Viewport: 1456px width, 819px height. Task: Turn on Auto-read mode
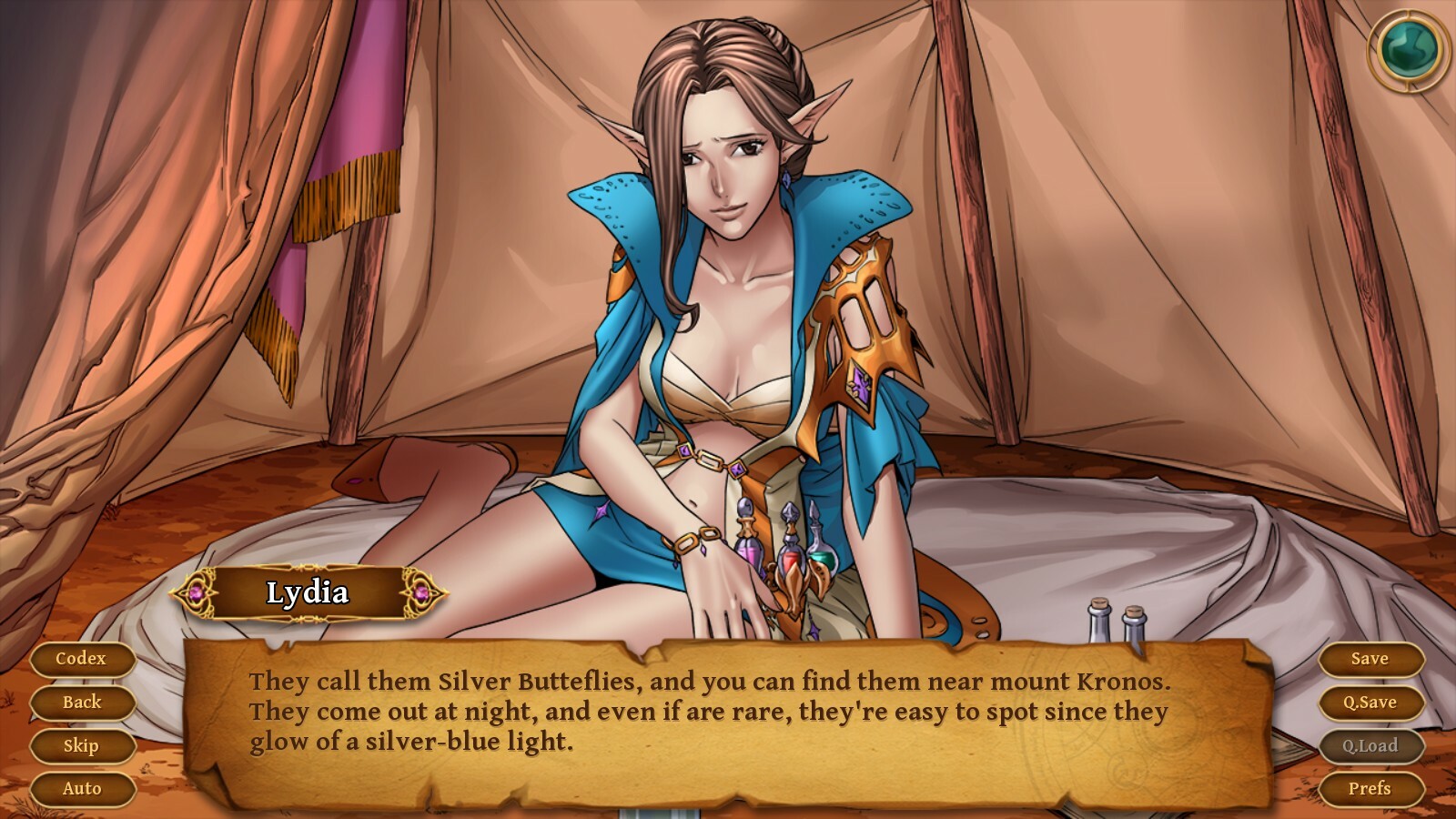83,789
